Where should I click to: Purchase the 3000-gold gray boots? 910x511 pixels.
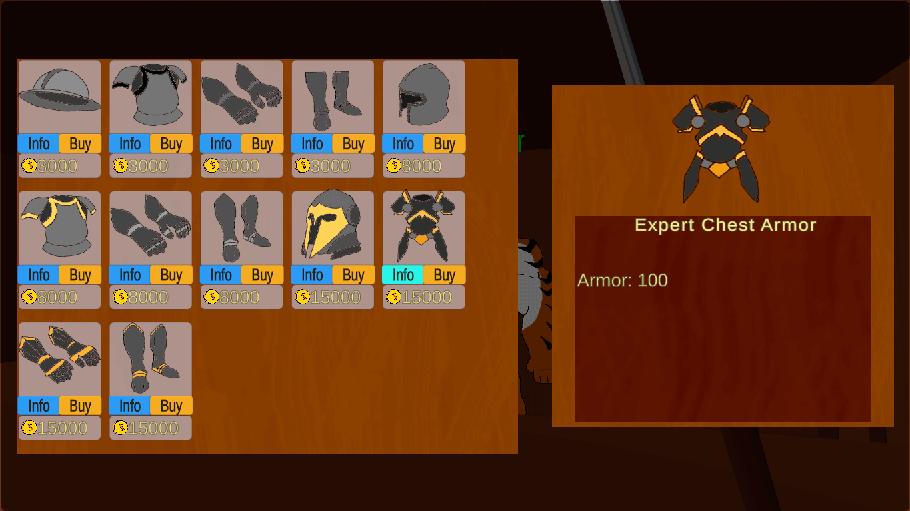tap(353, 143)
